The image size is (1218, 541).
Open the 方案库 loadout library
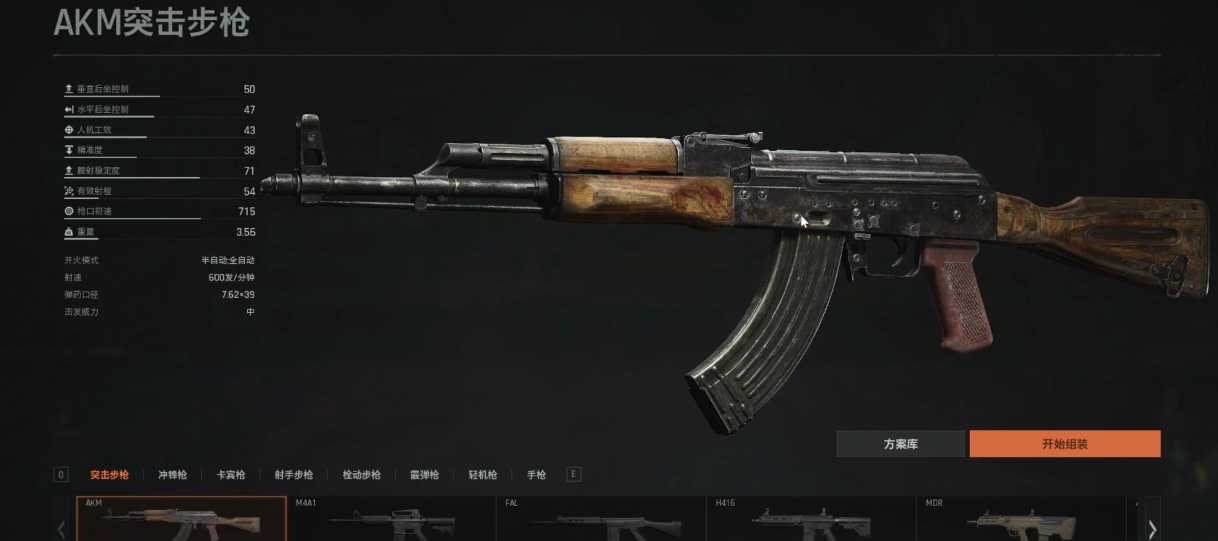click(900, 444)
